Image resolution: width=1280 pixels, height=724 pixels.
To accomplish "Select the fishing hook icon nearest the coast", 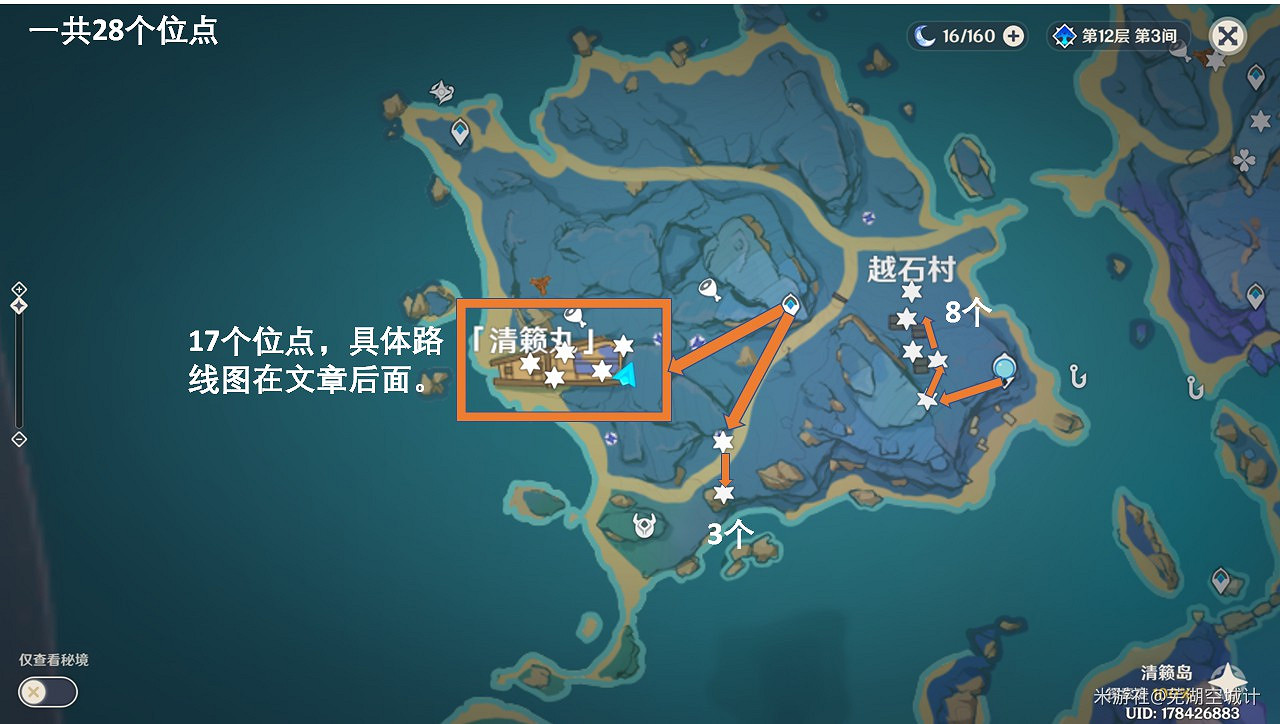I will click(1076, 379).
